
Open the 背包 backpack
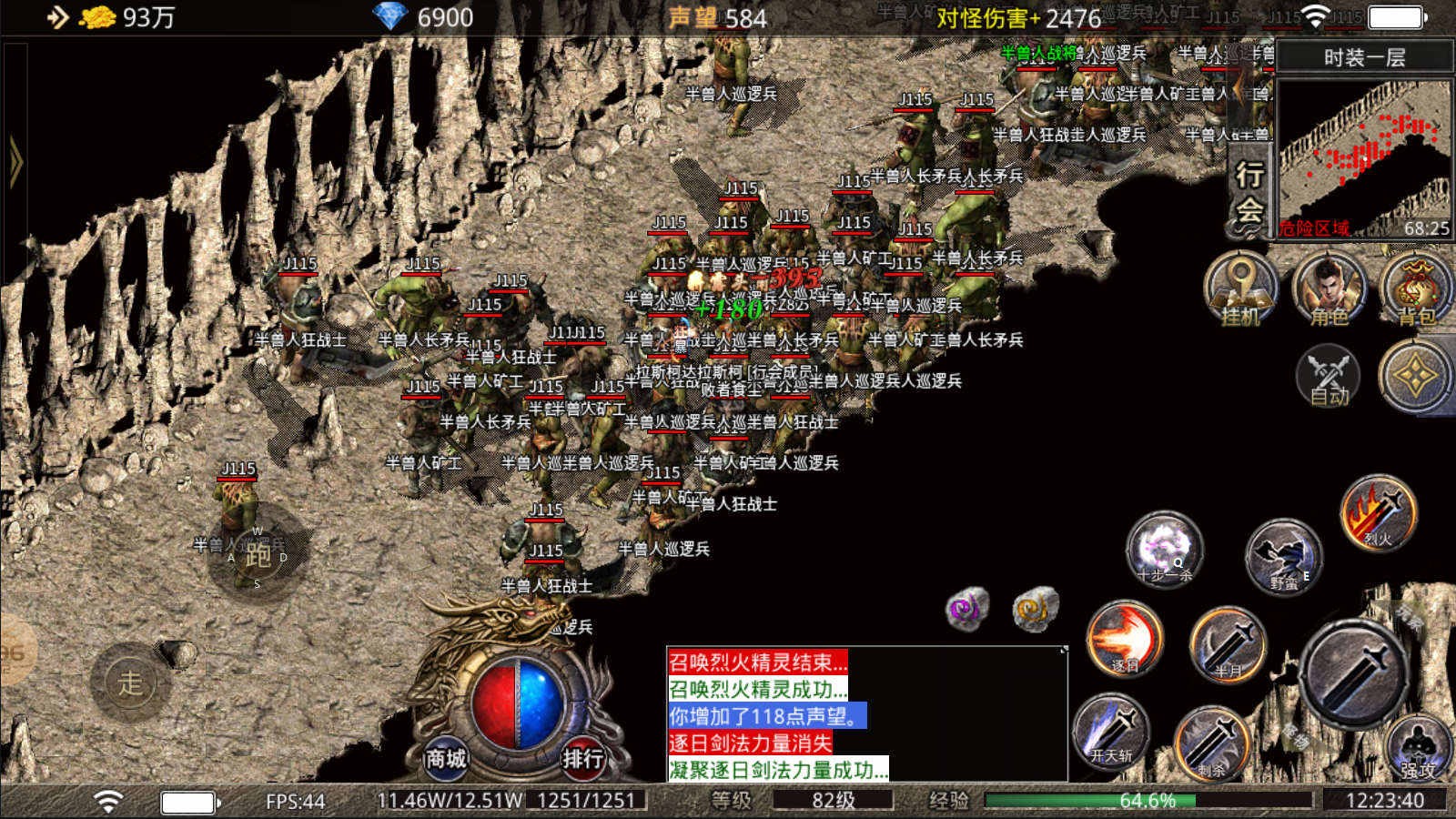click(1416, 289)
